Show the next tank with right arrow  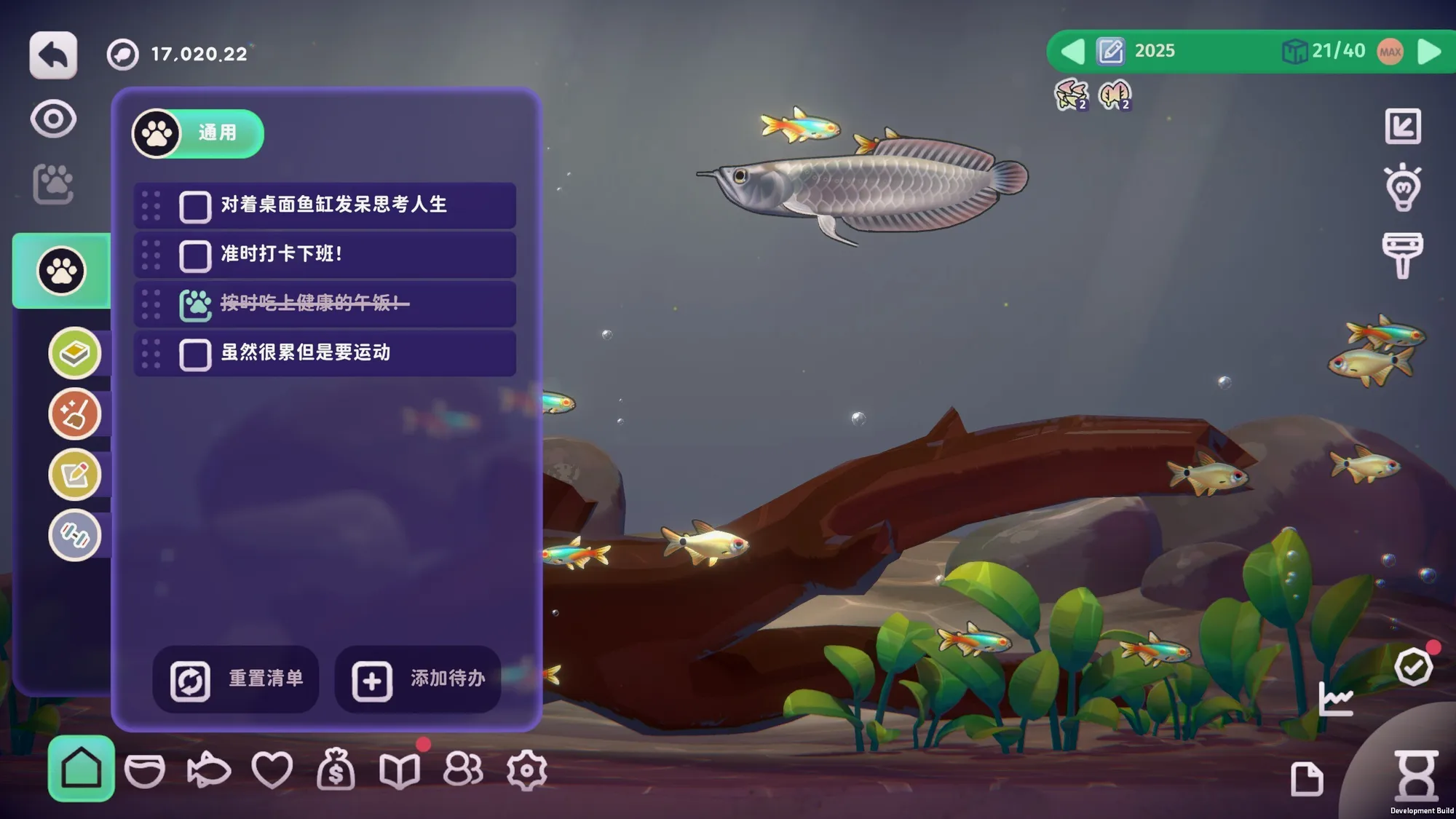tap(1430, 52)
